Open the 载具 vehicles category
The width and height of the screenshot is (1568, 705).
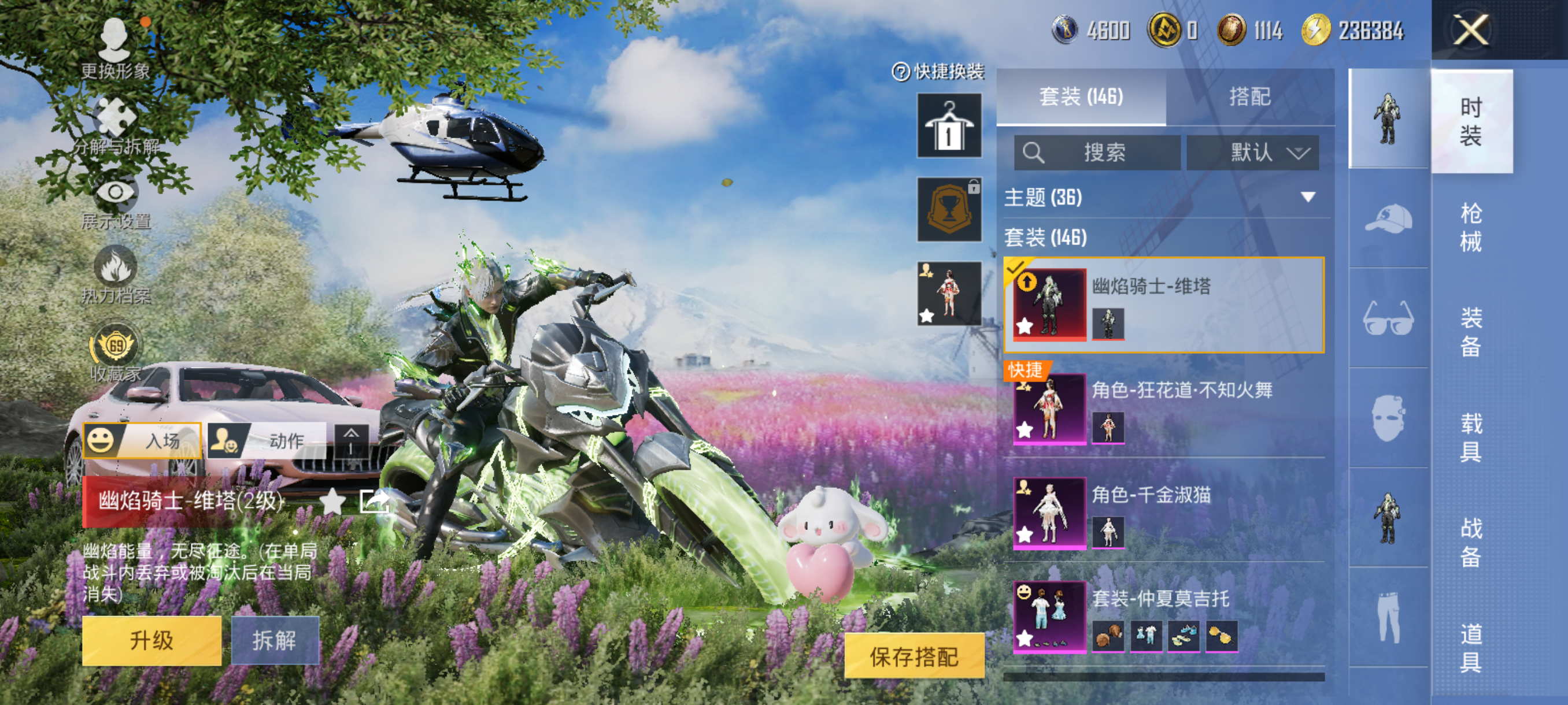click(x=1471, y=437)
